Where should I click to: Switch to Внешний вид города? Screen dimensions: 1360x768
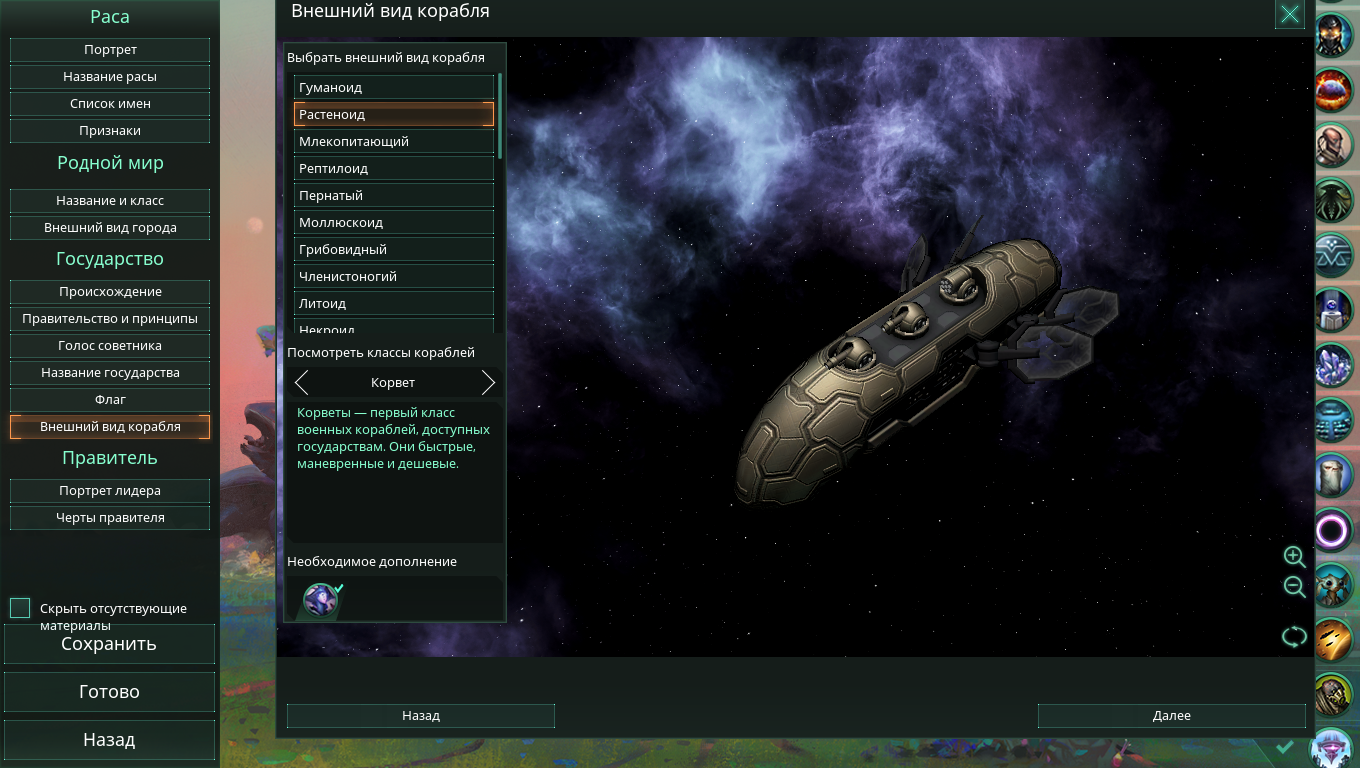[110, 228]
